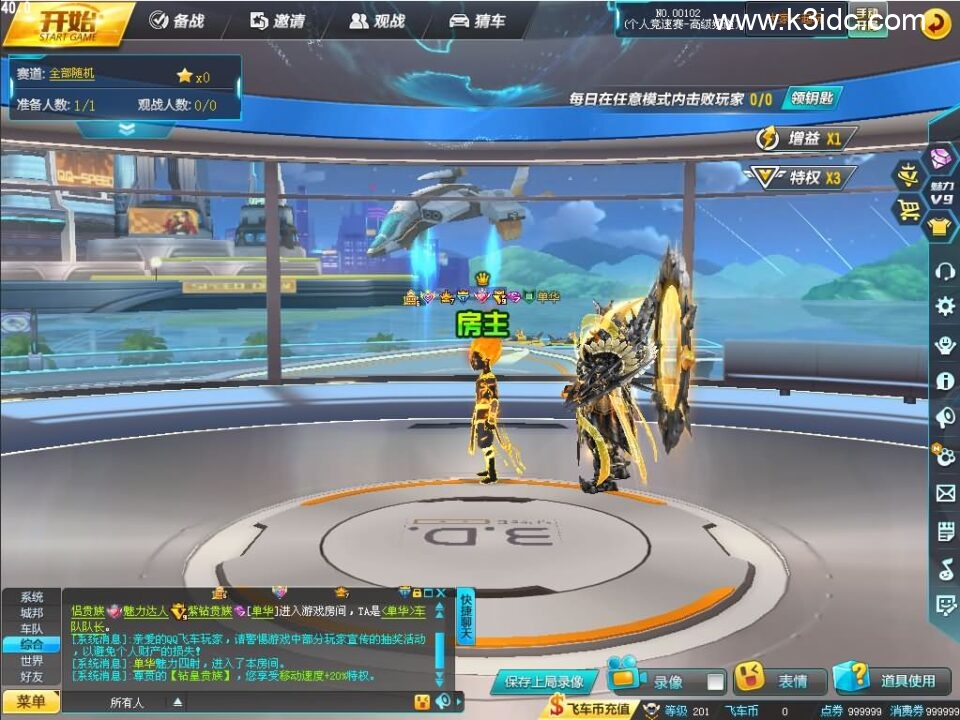This screenshot has height=720, width=960.
Task: Claim keys with the 领钥匙 button
Action: [x=811, y=98]
